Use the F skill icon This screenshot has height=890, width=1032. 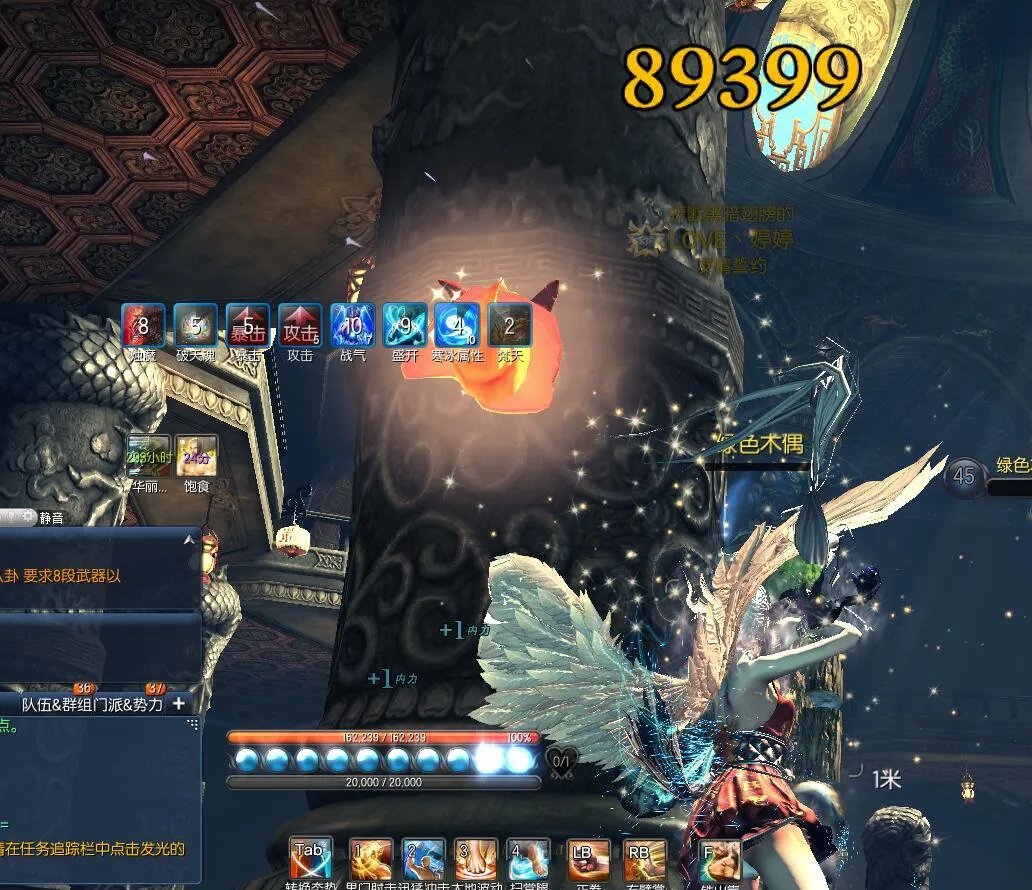(719, 859)
